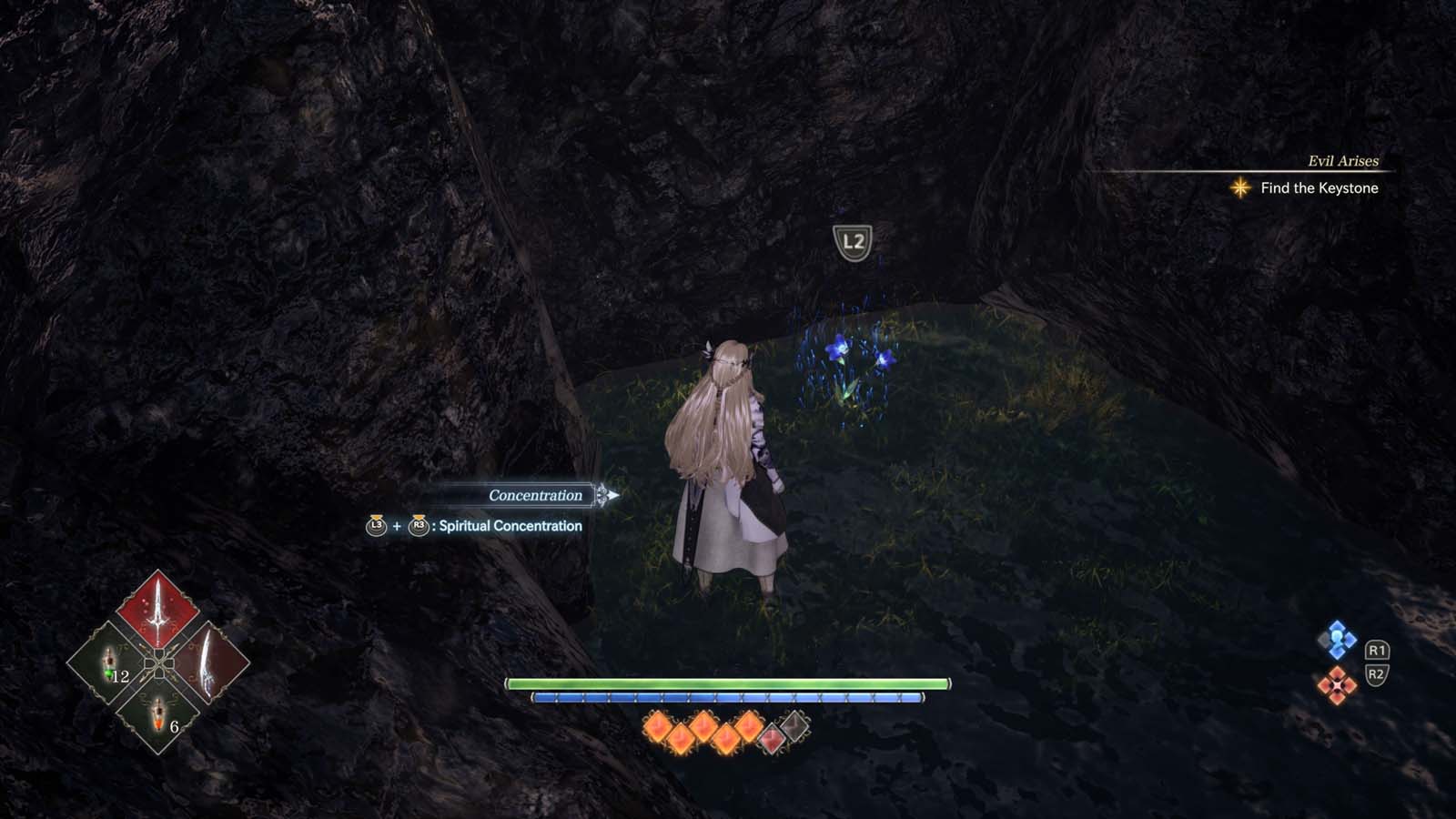1456x819 pixels.
Task: Click the orange potion icon
Action: pyautogui.click(x=158, y=711)
